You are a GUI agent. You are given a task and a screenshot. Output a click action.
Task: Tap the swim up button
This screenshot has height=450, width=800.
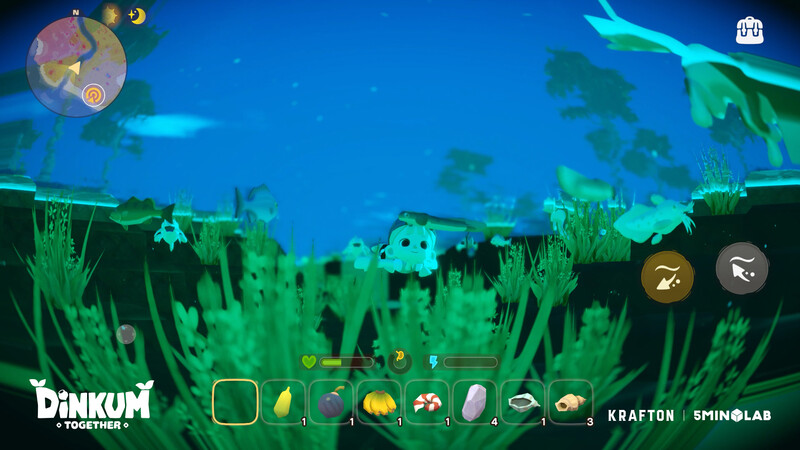[x=742, y=268]
